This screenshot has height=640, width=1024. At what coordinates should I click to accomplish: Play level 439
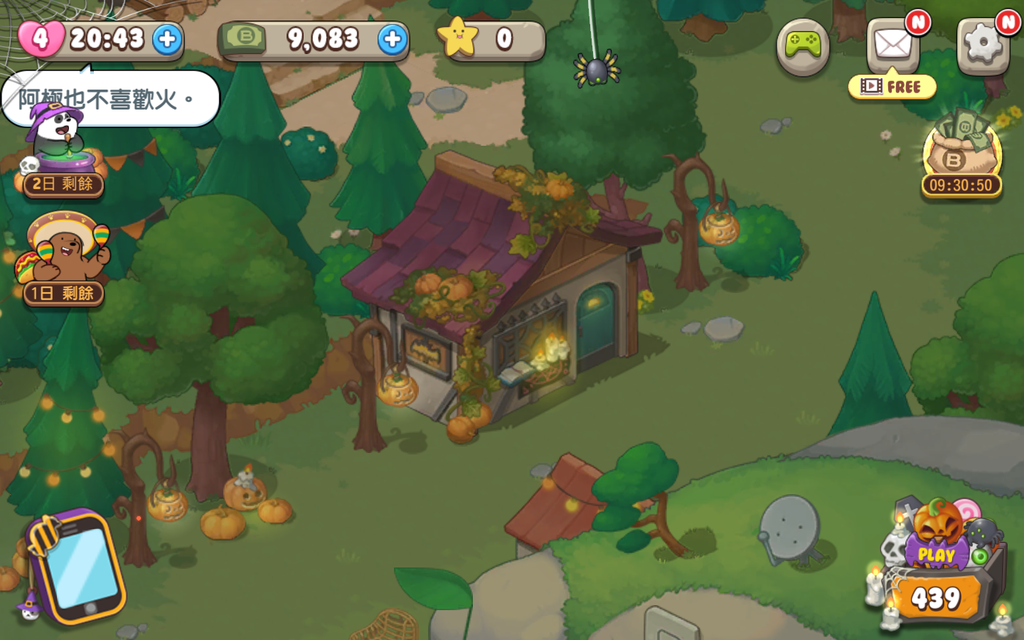click(x=936, y=570)
